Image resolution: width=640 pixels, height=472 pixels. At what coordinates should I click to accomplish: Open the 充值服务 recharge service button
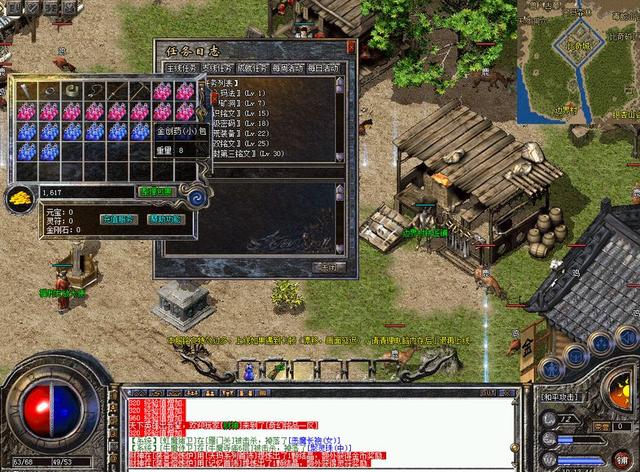point(118,218)
